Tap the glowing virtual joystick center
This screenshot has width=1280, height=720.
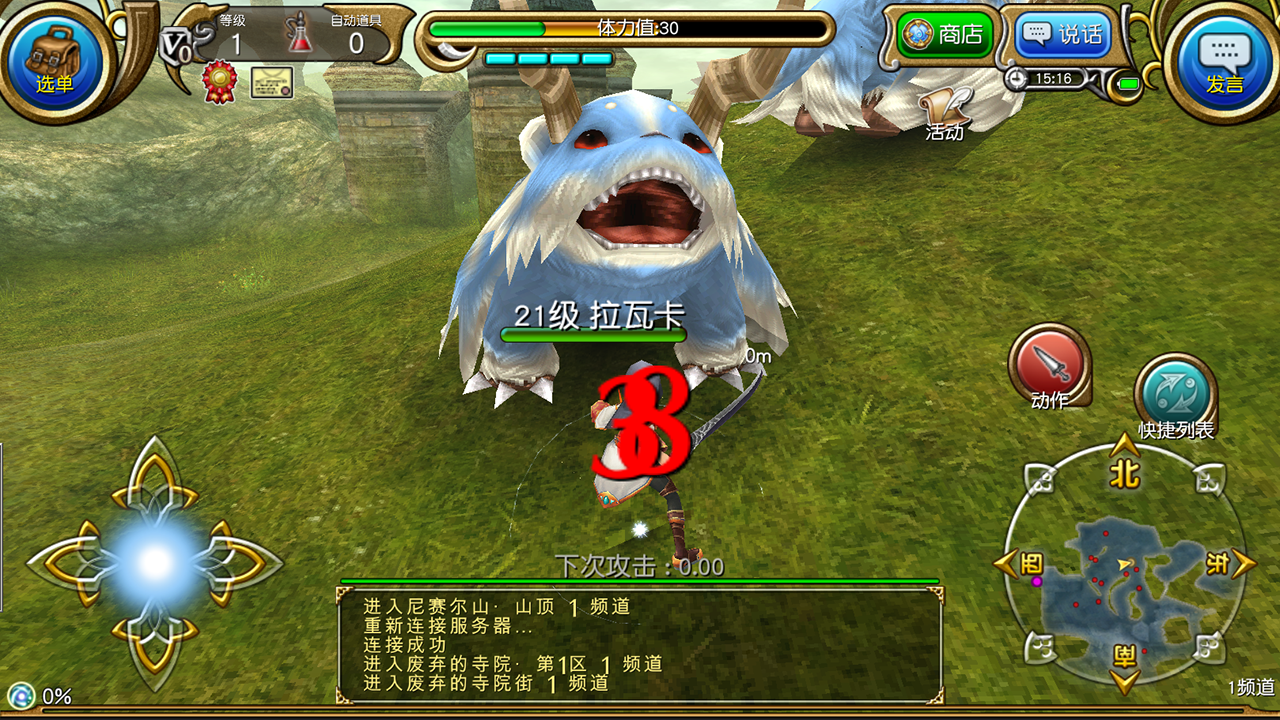click(155, 563)
